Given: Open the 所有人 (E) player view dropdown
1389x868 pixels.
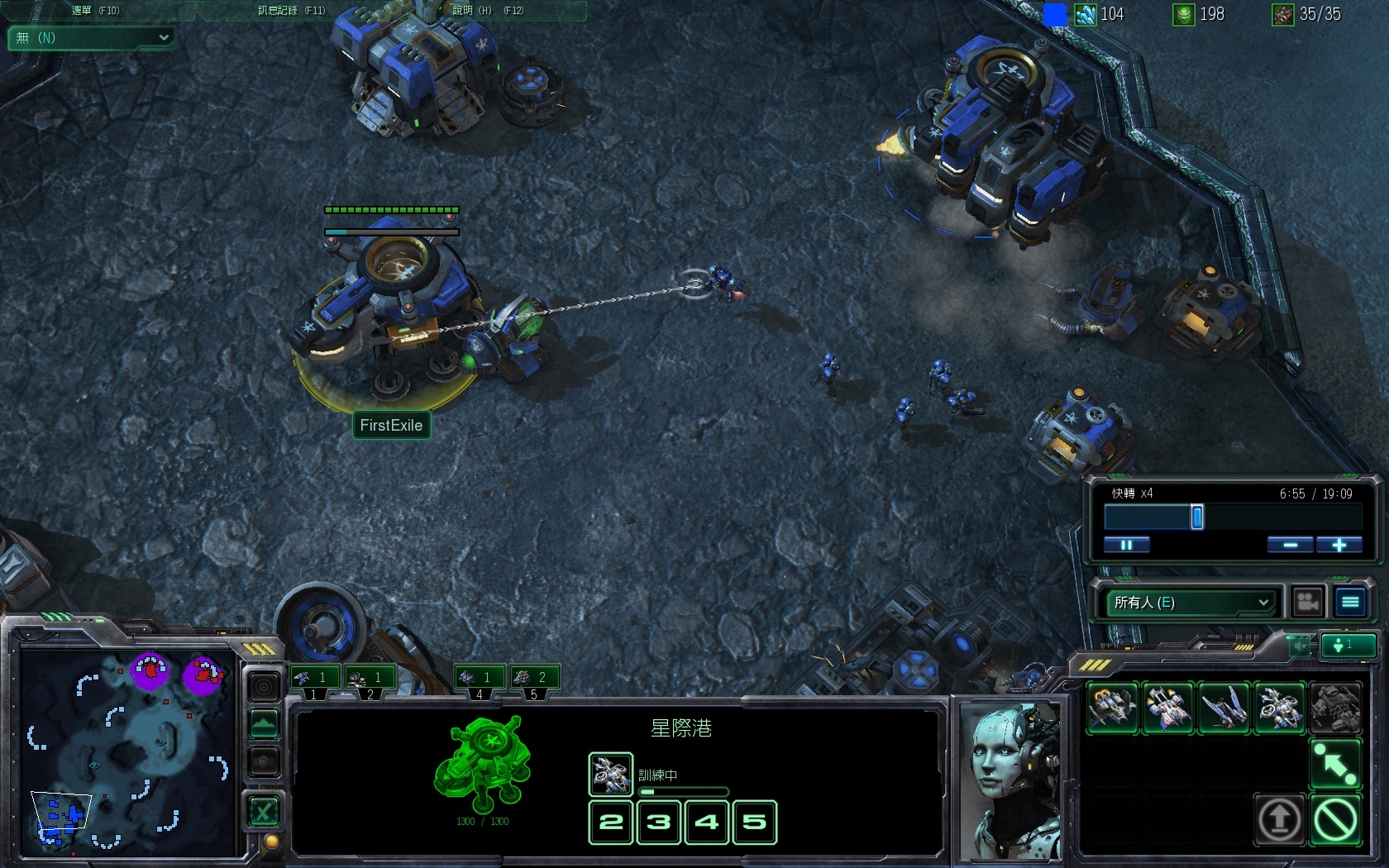Looking at the screenshot, I should coord(1191,603).
